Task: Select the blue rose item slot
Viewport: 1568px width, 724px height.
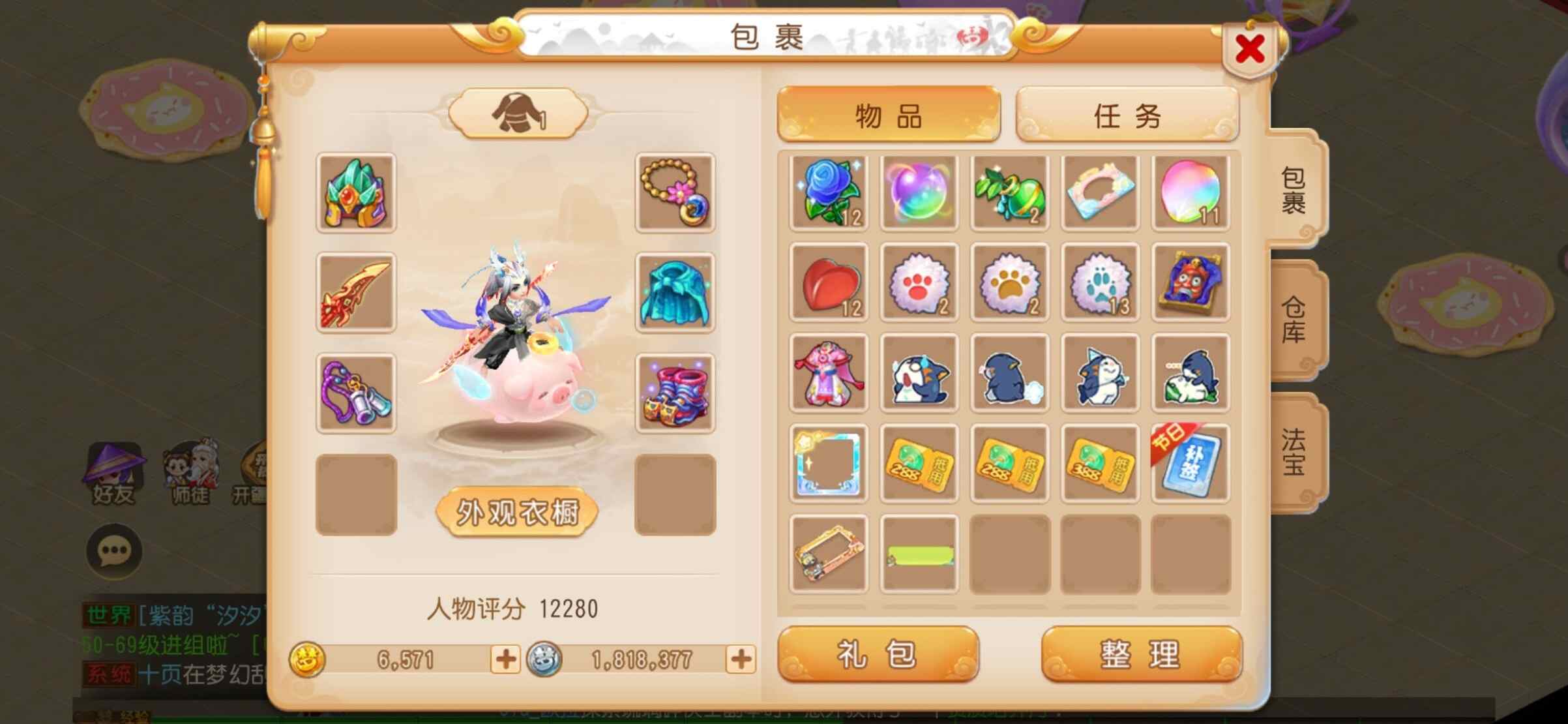Action: 828,193
